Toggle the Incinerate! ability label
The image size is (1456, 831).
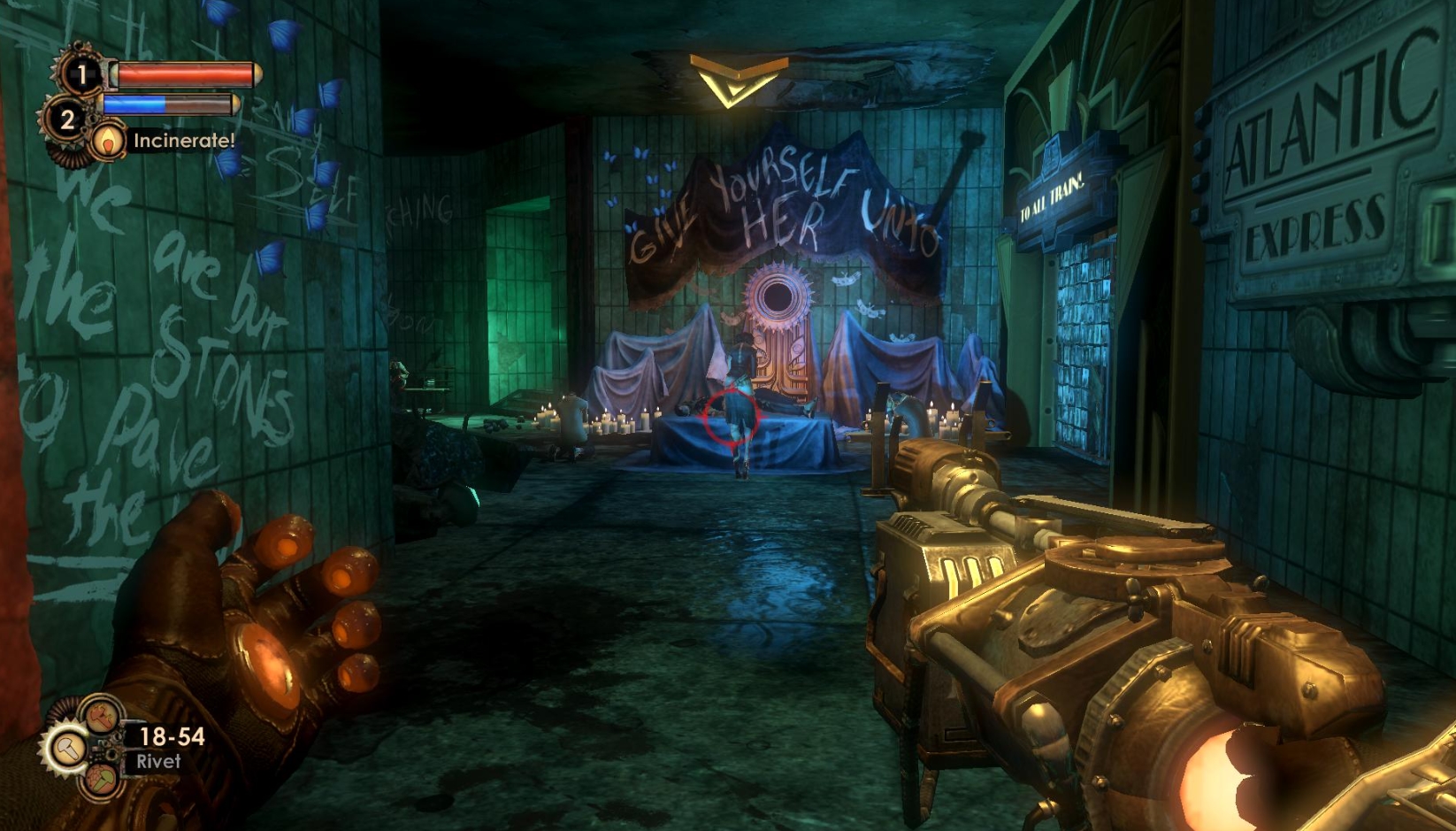(x=184, y=141)
